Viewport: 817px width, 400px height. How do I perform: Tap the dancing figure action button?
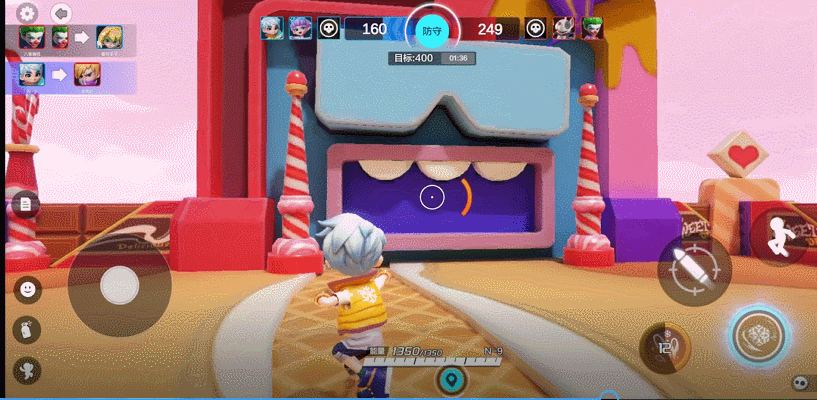tap(27, 369)
